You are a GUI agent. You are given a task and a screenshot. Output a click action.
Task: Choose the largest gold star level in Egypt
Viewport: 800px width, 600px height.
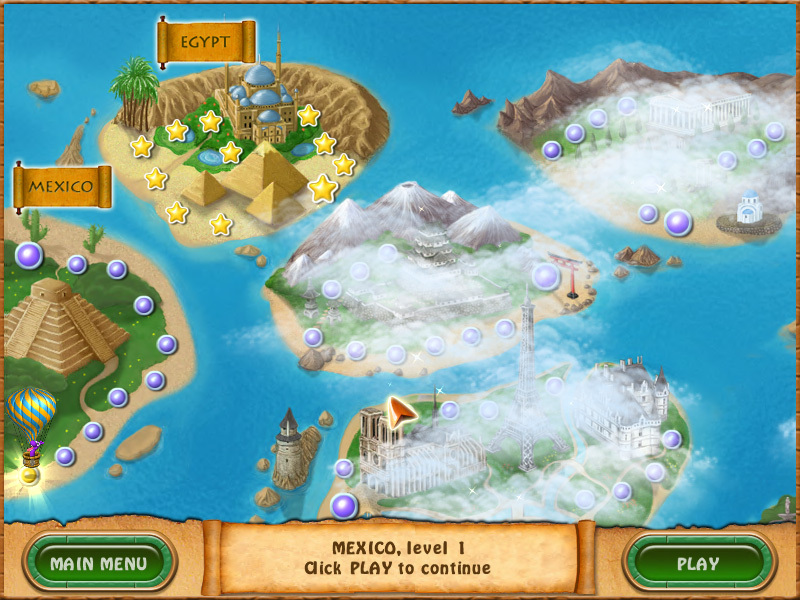[322, 187]
